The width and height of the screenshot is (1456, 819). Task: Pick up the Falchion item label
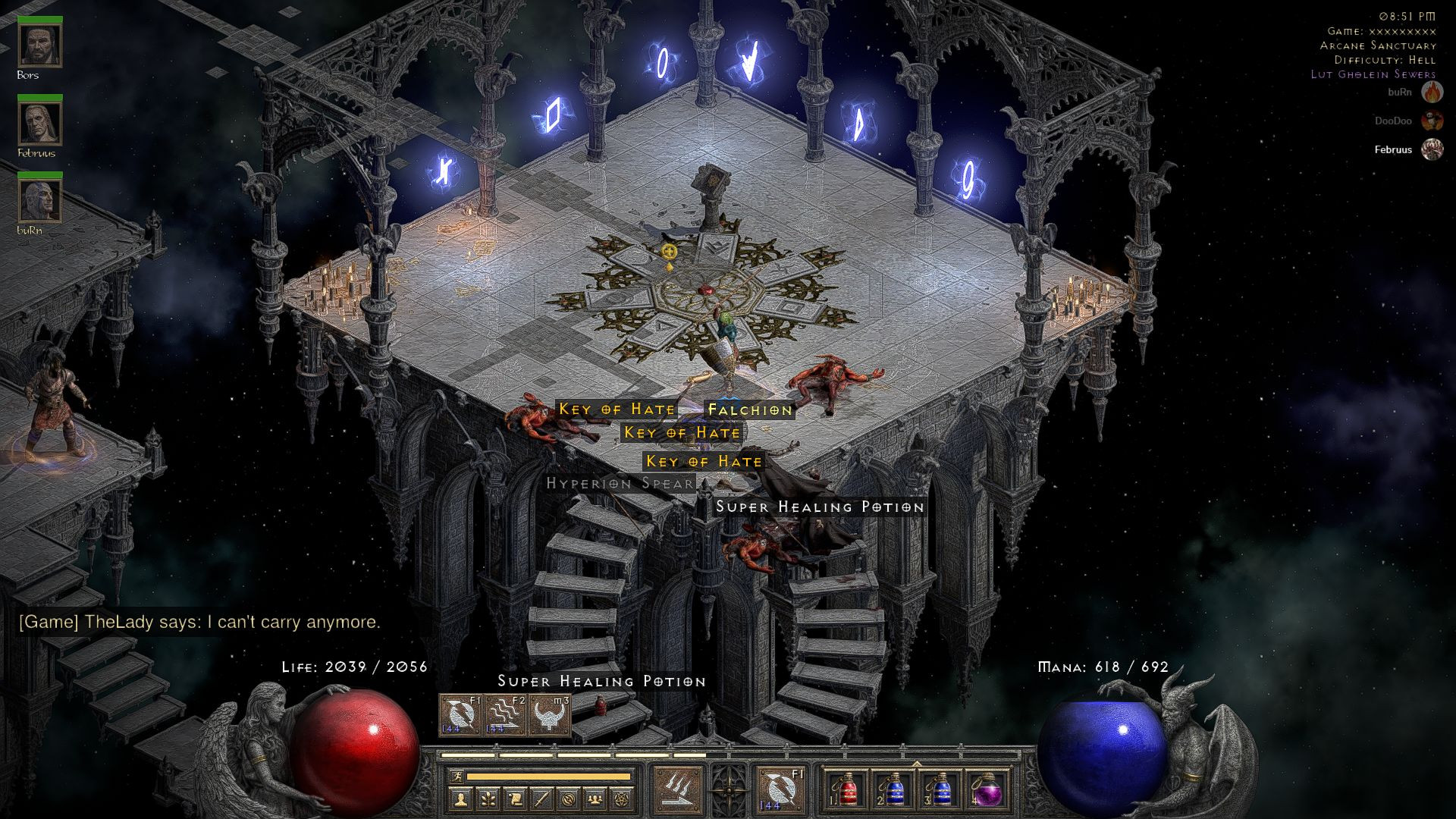click(749, 410)
